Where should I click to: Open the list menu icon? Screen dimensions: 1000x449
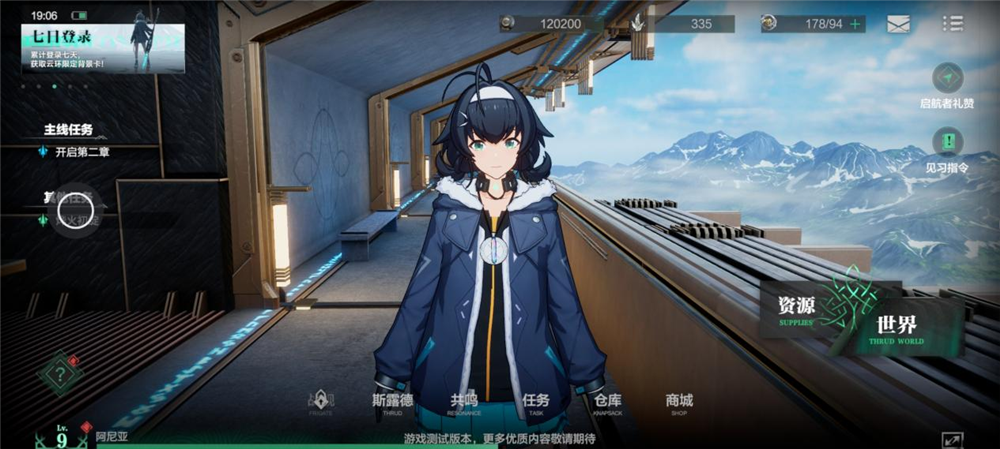point(952,23)
